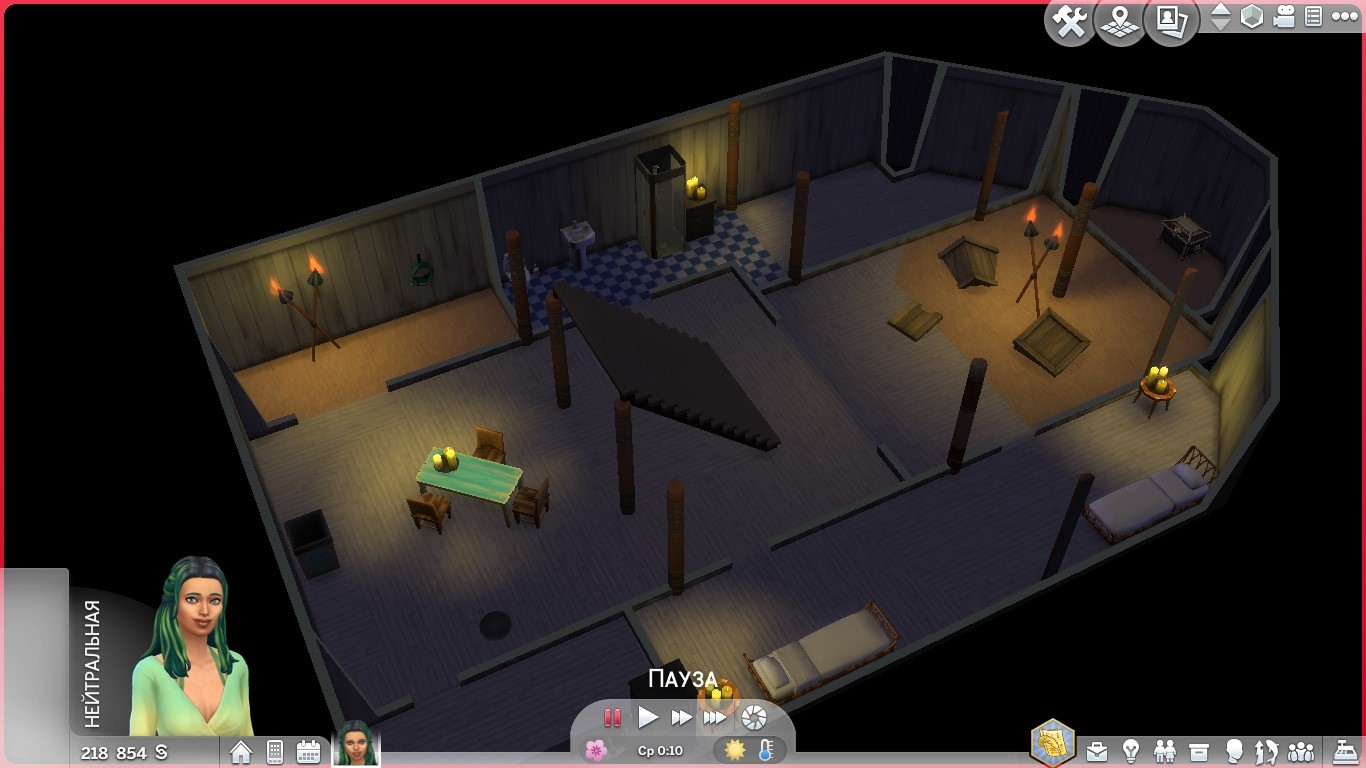This screenshot has width=1366, height=768.
Task: Open camera controls with the video camera icon
Action: (x=1284, y=17)
